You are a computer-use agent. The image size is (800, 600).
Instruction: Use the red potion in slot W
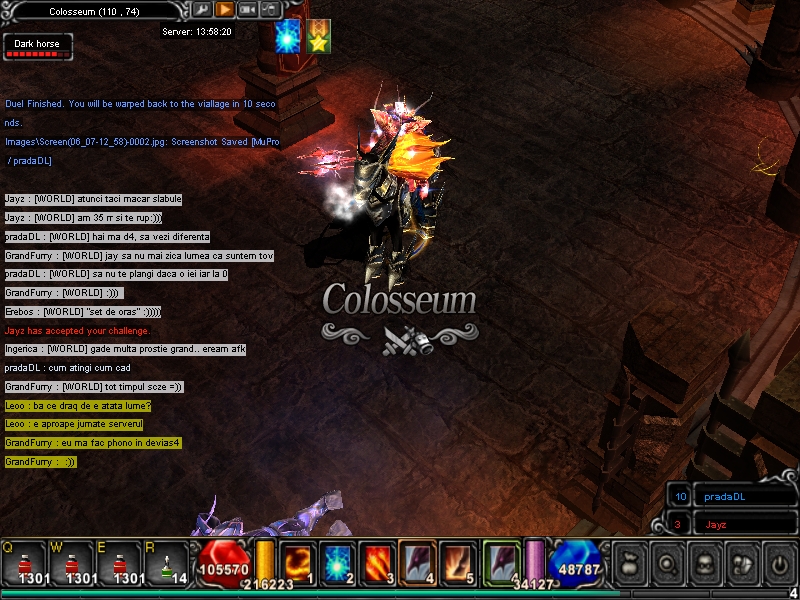(72, 563)
